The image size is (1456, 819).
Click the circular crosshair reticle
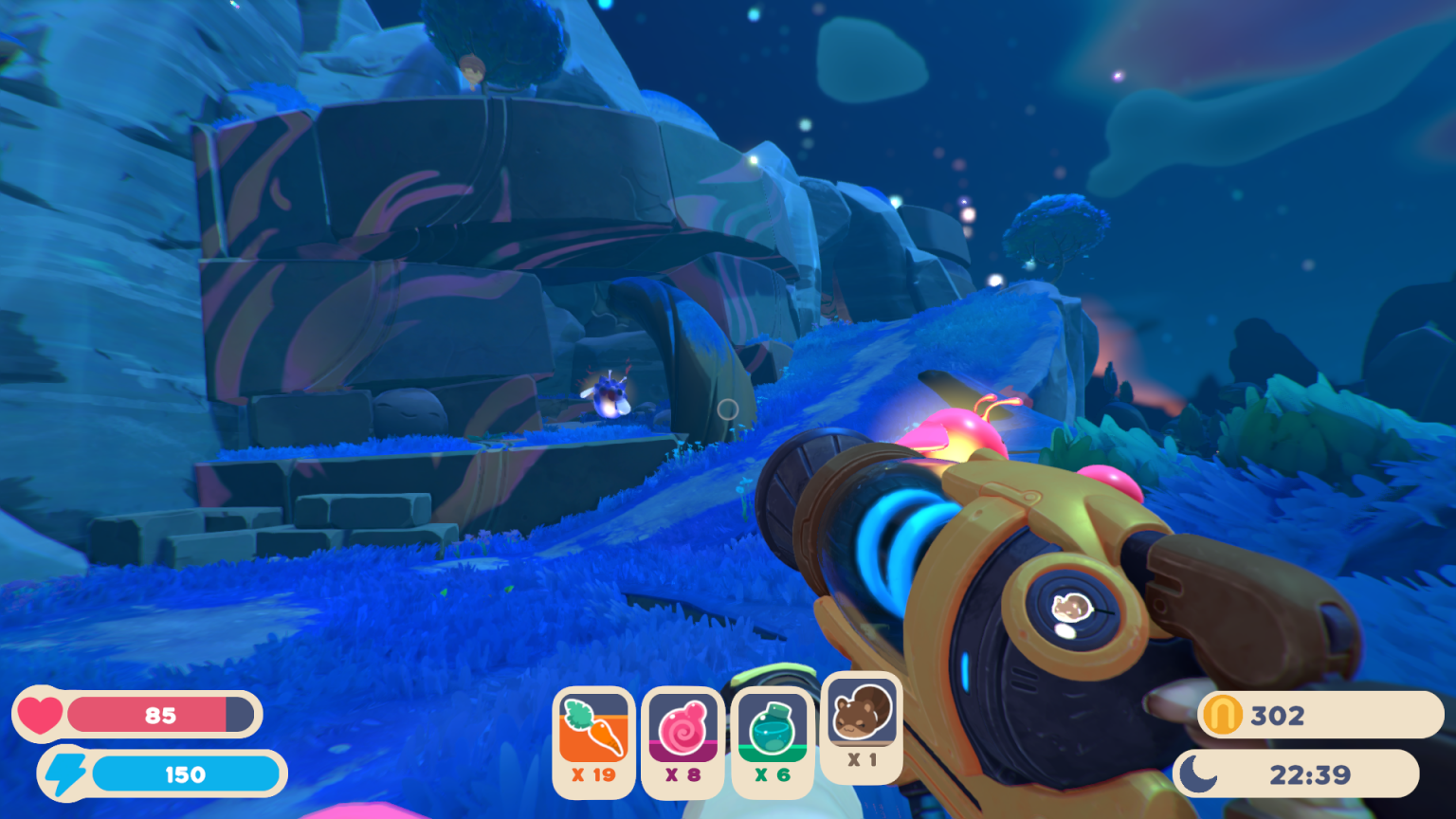[728, 409]
